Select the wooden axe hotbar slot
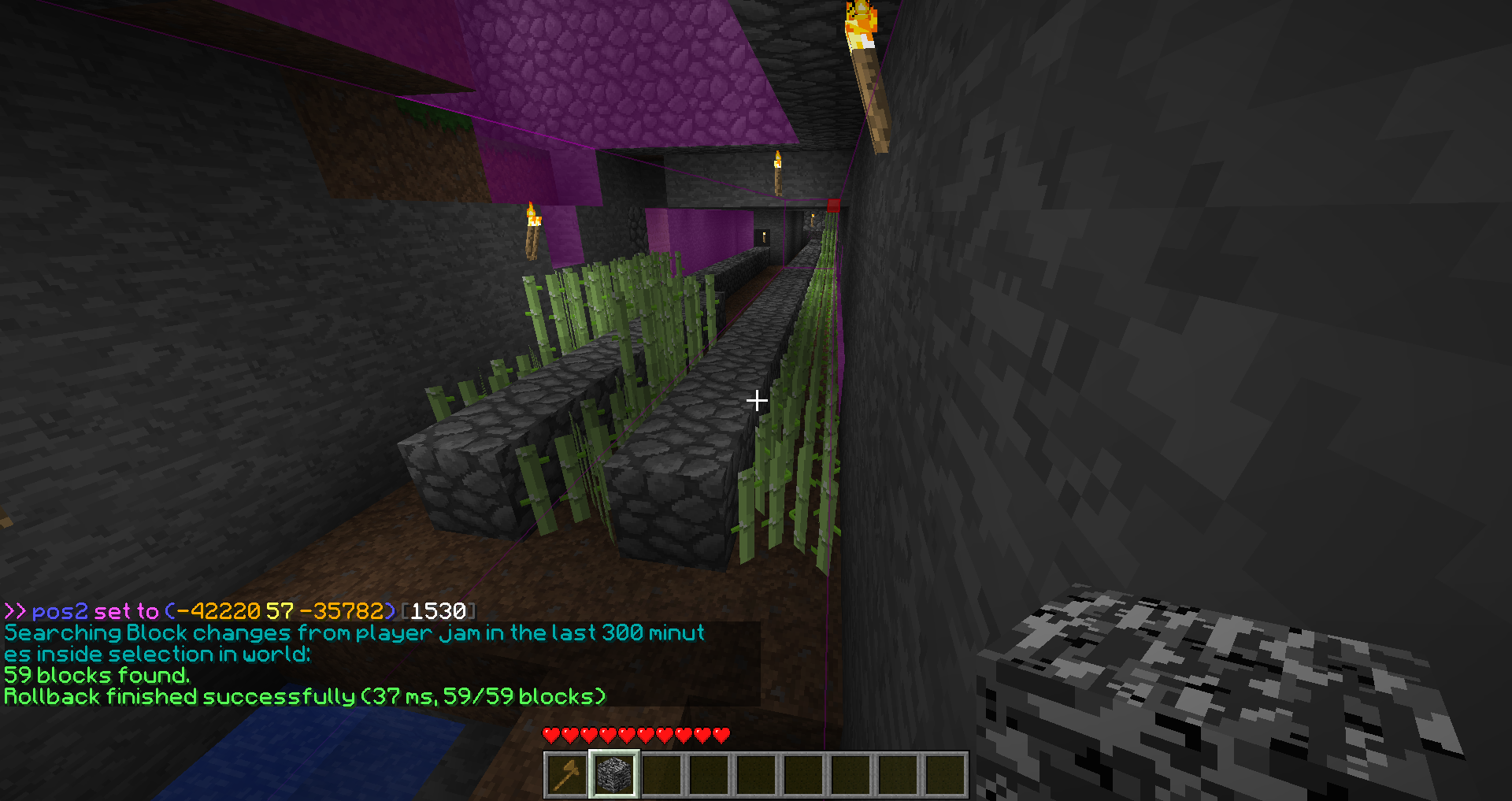 [567, 774]
